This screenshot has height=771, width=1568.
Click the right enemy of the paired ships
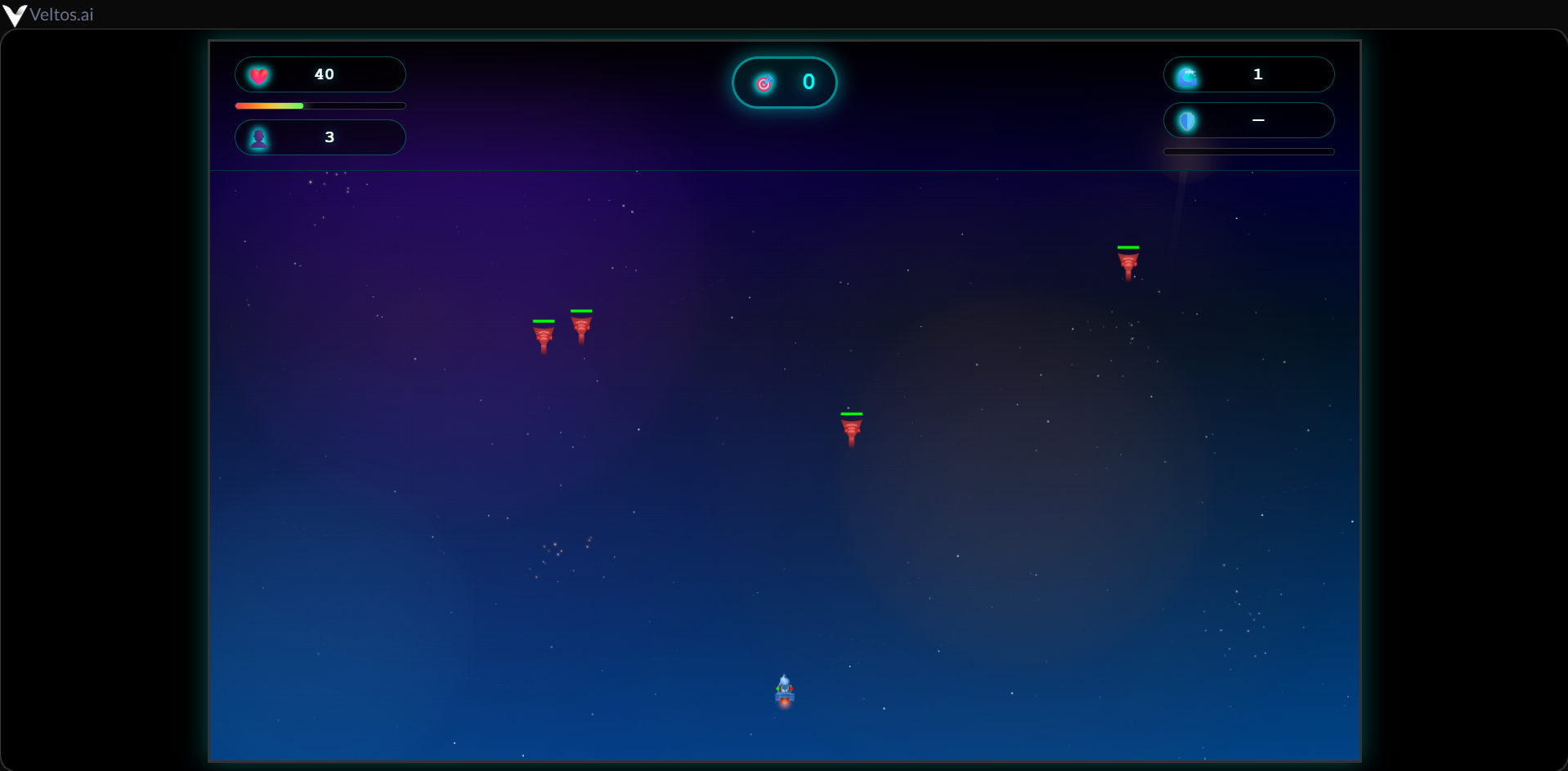581,325
